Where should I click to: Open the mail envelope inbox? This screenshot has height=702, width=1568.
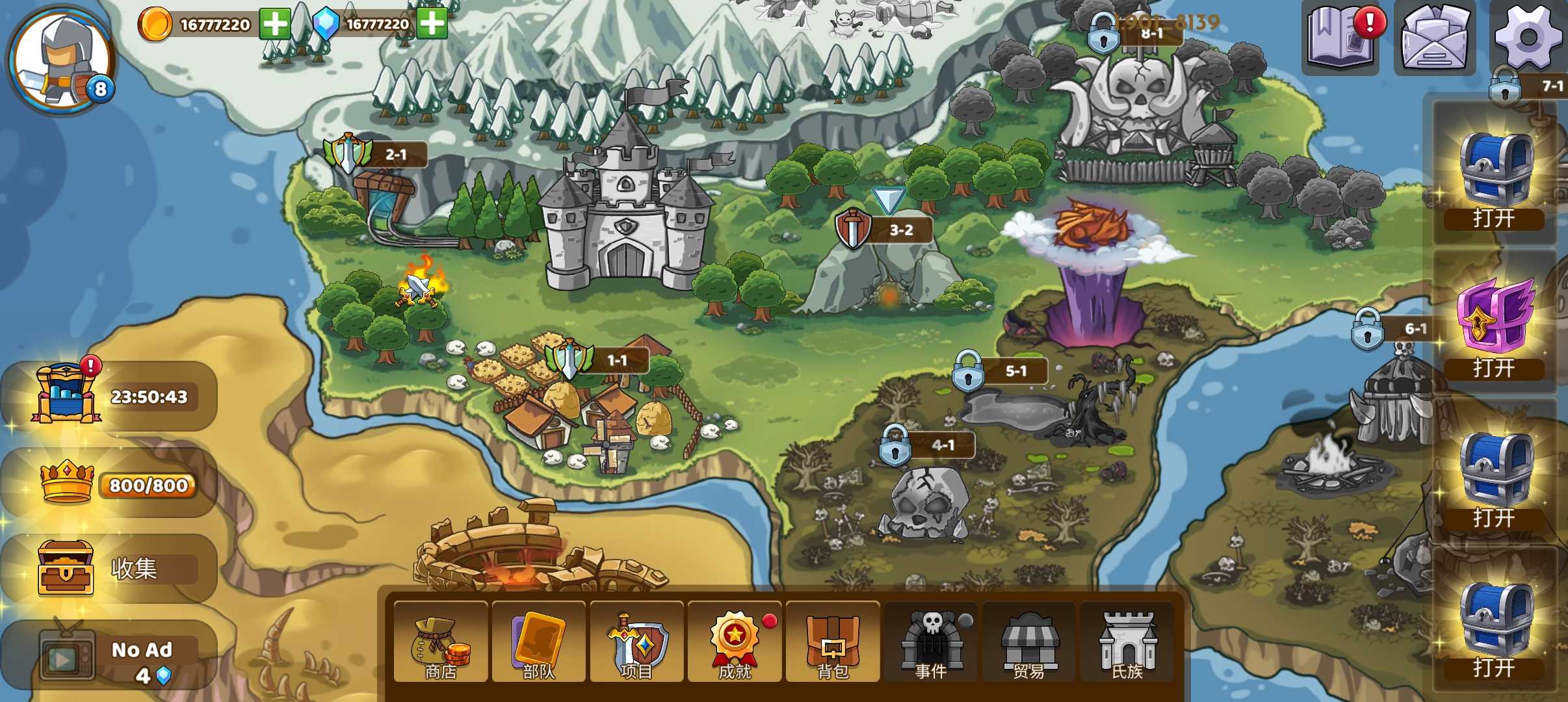1435,38
